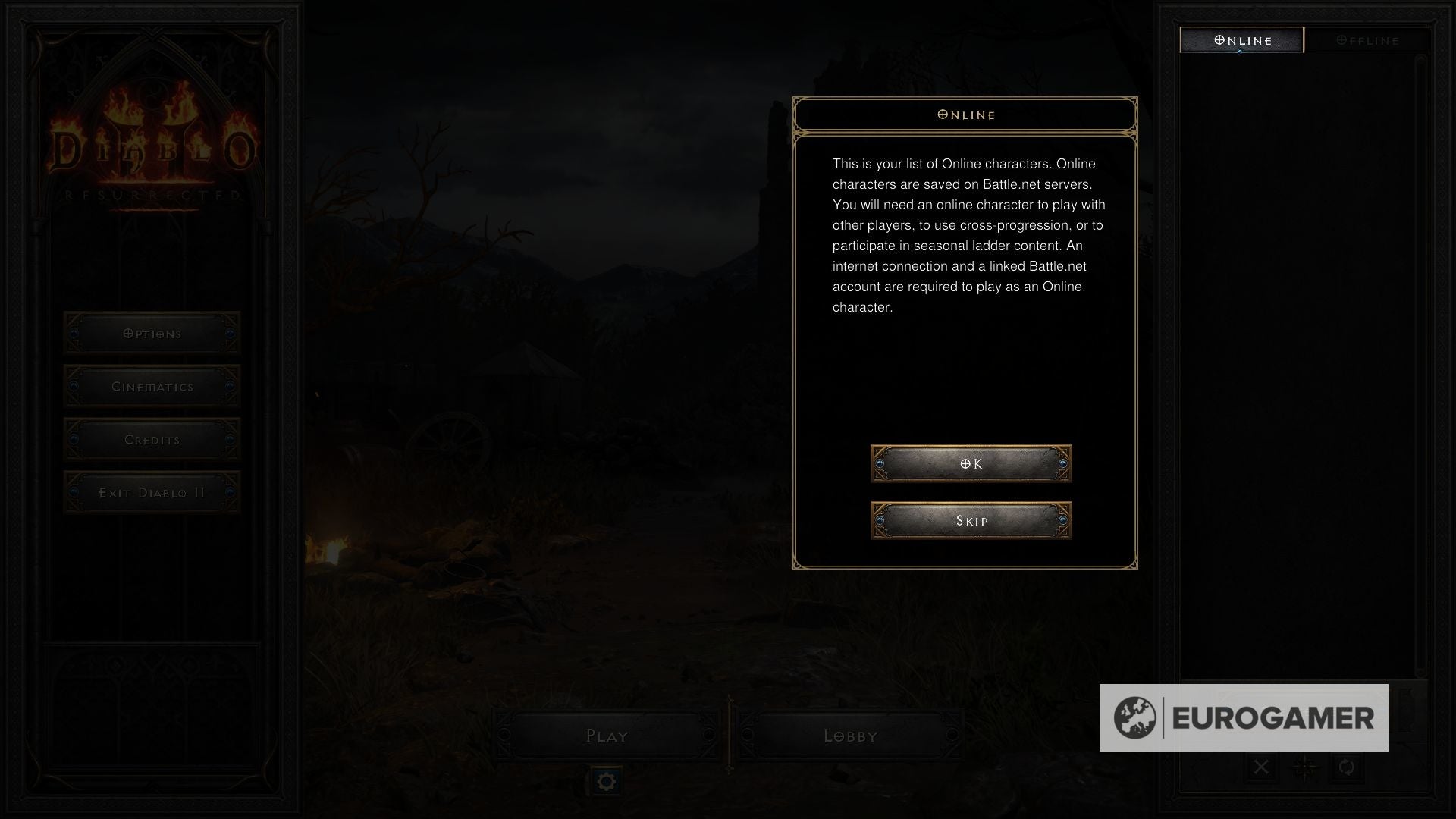Click the orb icon on the OK button
This screenshot has height=819, width=1456.
(881, 463)
